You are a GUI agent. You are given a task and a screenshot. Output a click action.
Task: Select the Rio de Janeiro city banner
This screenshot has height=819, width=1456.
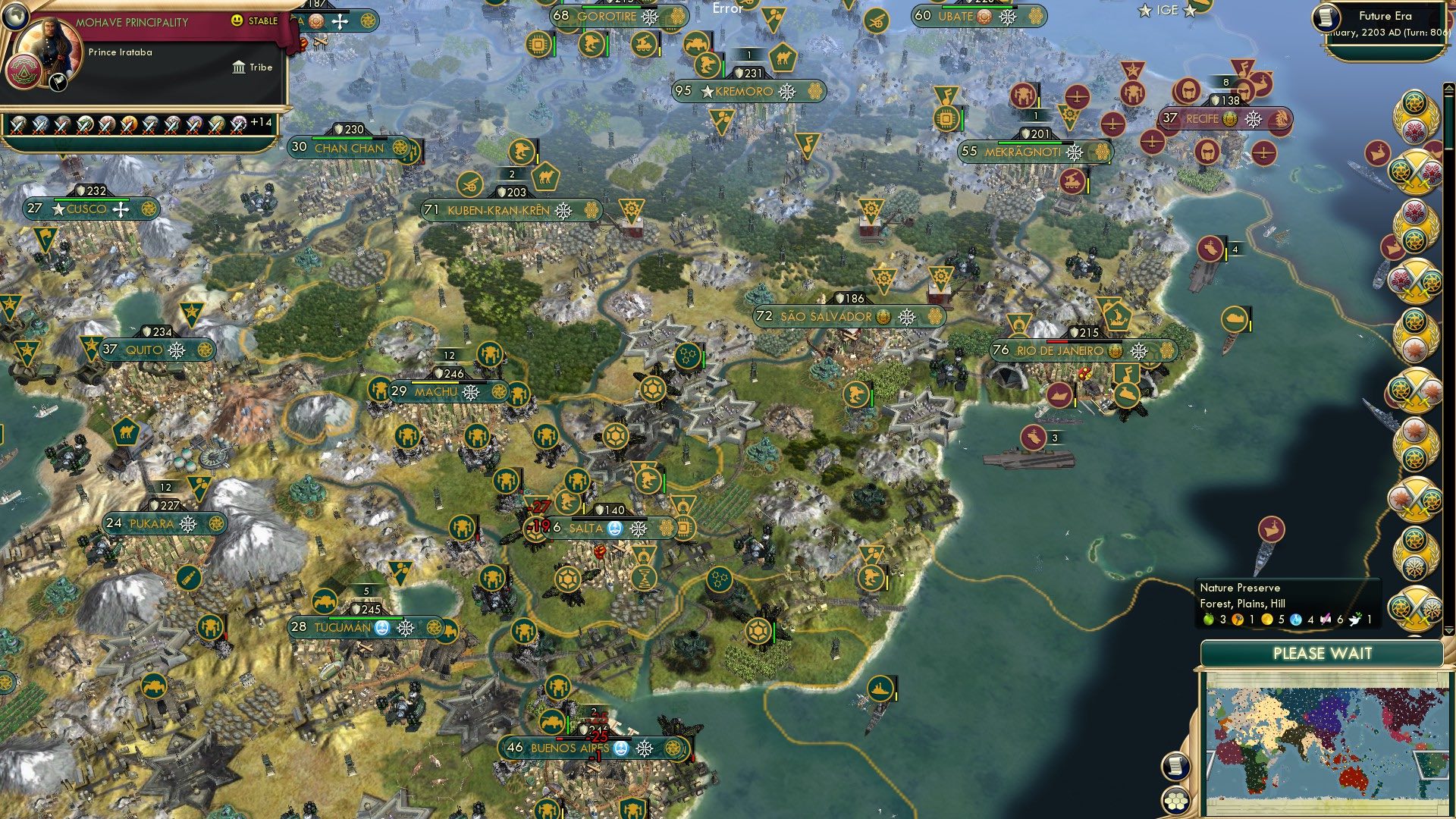pyautogui.click(x=1062, y=350)
